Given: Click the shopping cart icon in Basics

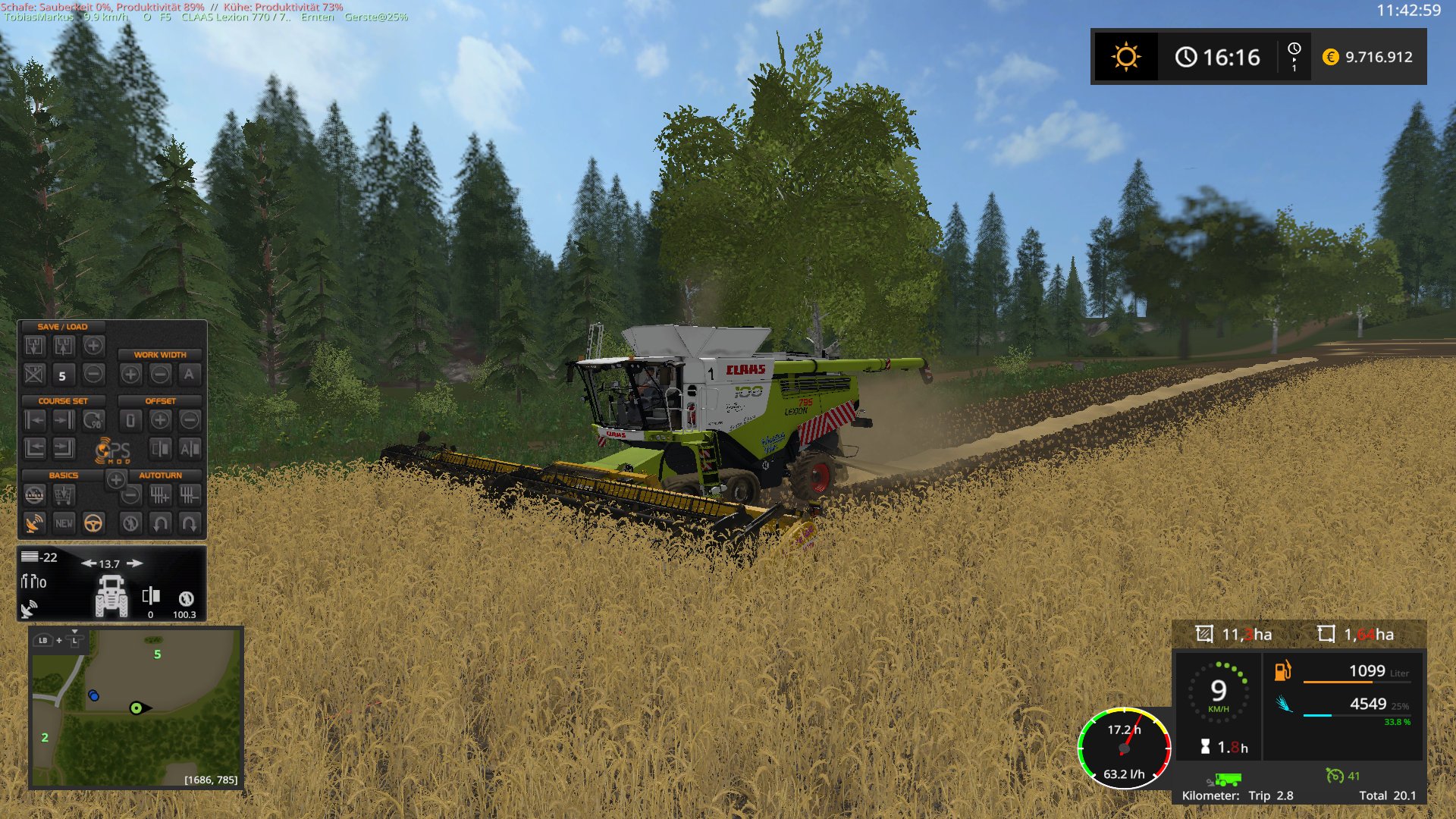Looking at the screenshot, I should point(64,496).
